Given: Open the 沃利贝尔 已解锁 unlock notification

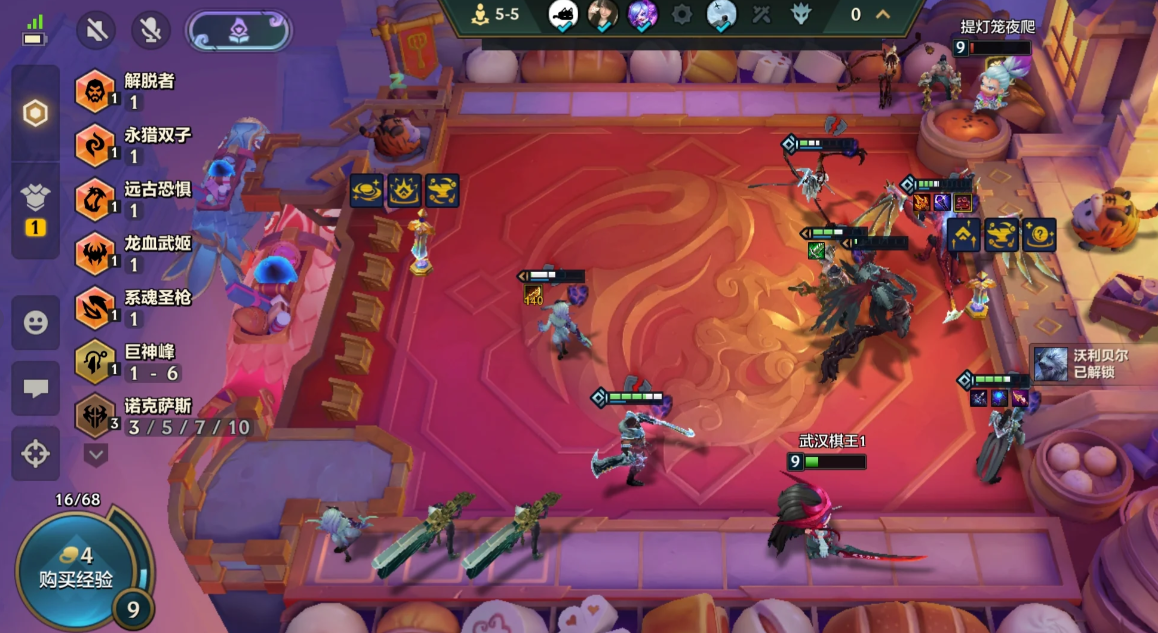Looking at the screenshot, I should click(1092, 363).
